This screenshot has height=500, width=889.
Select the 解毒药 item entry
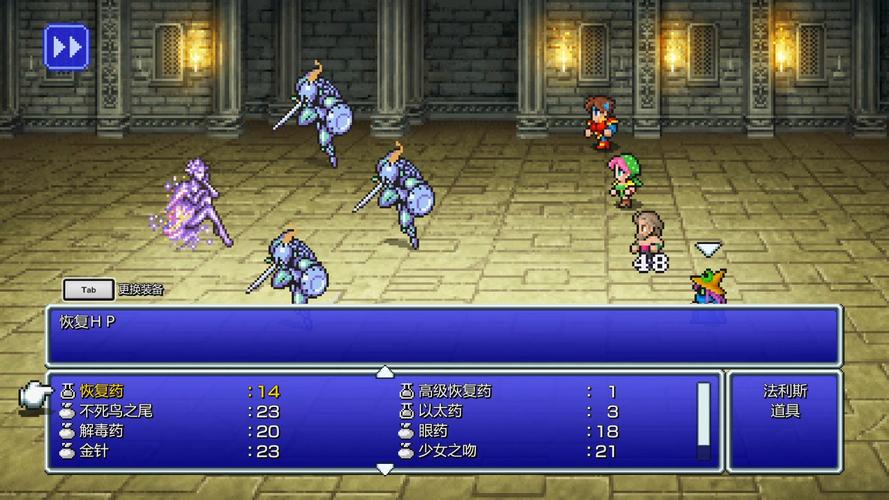pyautogui.click(x=102, y=431)
